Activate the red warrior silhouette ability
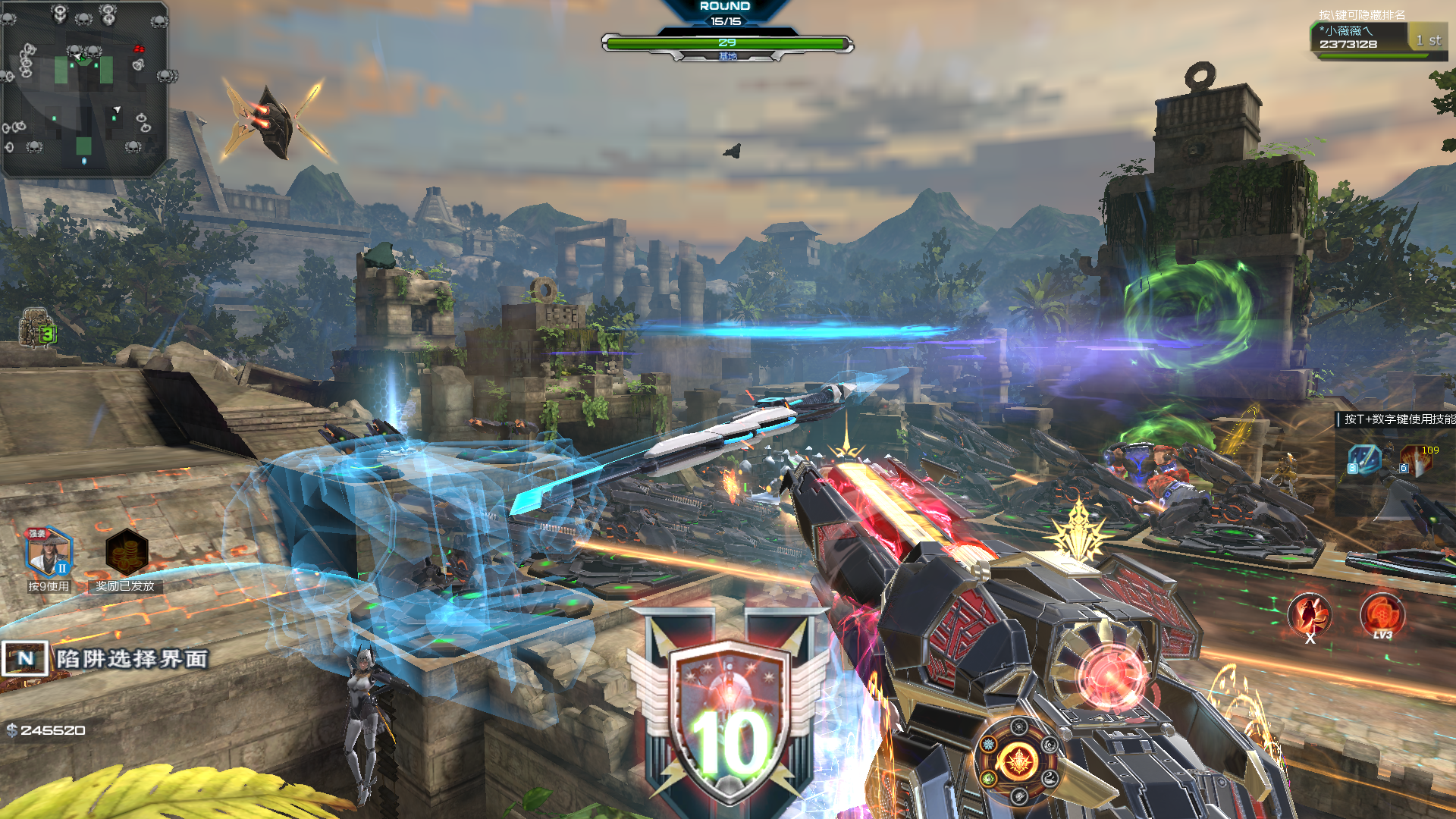This screenshot has height=819, width=1456. click(x=1310, y=614)
